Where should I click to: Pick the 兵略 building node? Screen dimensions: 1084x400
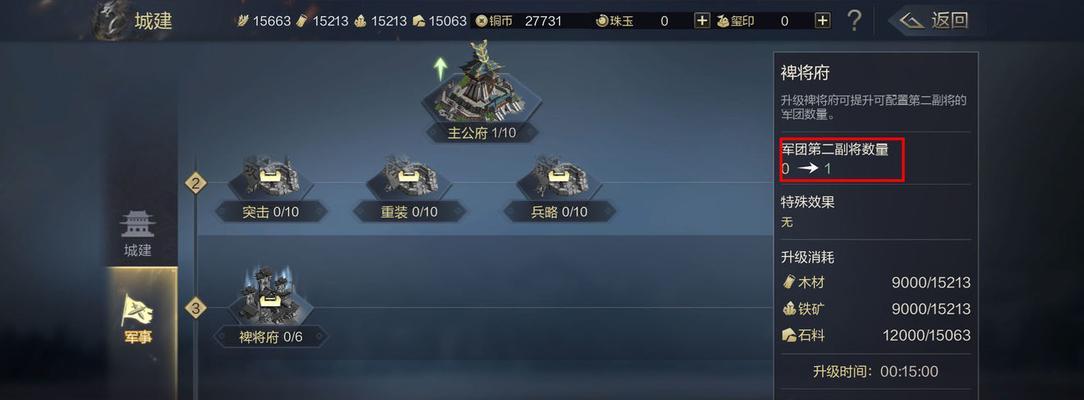click(559, 186)
